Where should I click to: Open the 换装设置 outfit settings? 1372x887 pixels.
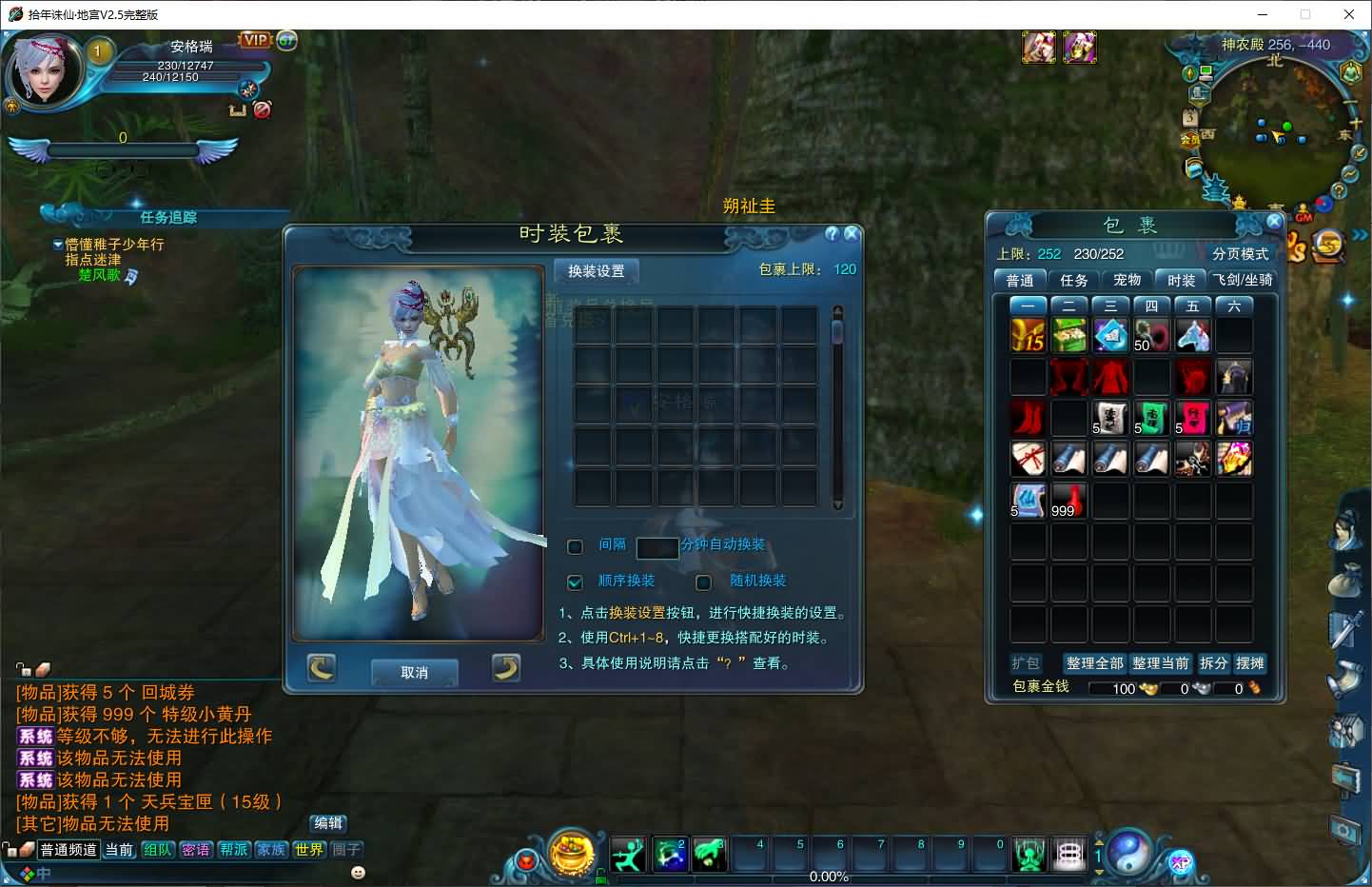(x=597, y=271)
